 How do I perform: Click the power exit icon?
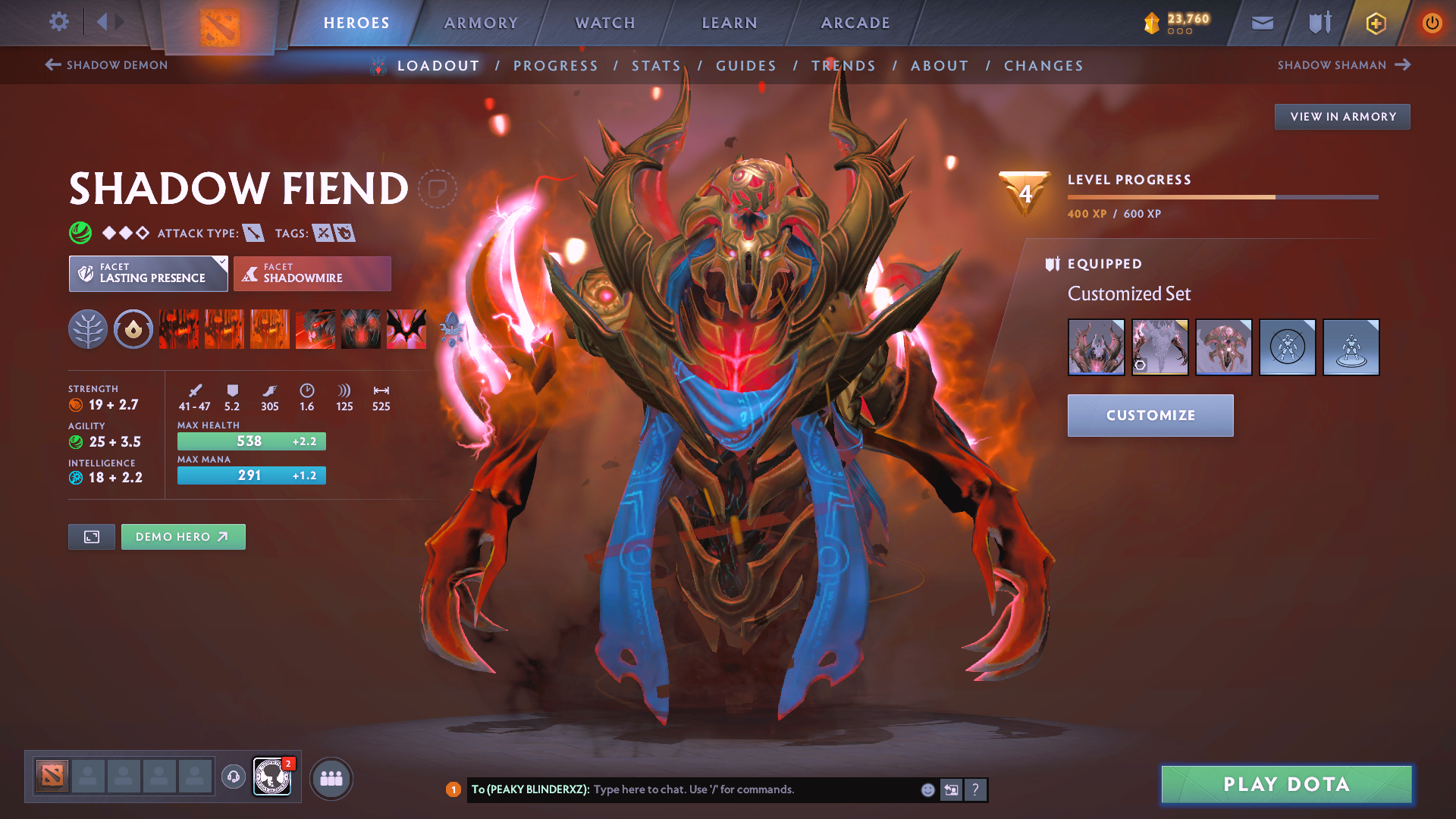coord(1432,24)
